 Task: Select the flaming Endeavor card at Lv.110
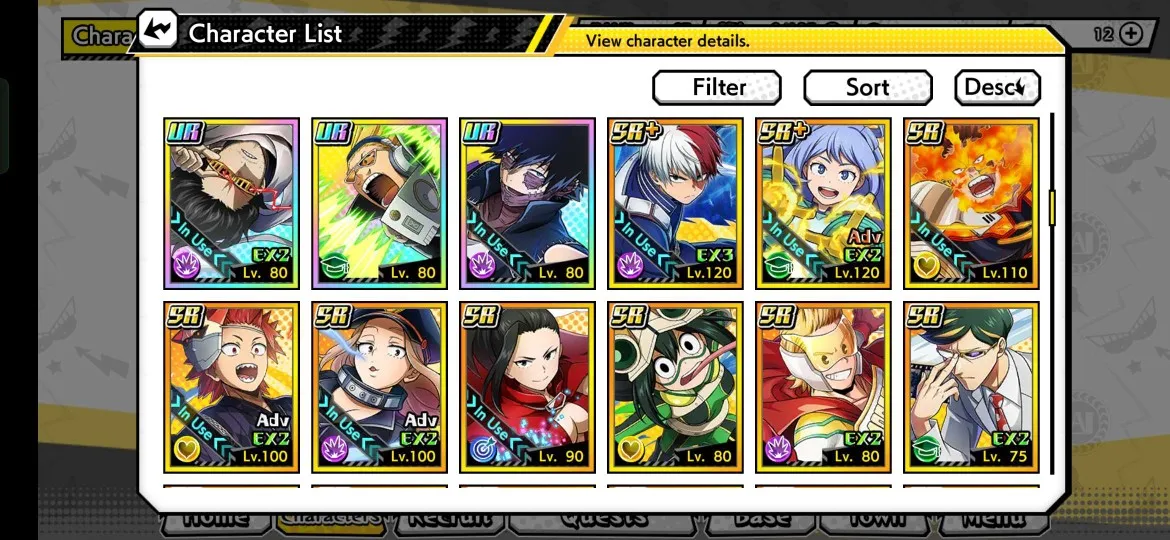[971, 203]
